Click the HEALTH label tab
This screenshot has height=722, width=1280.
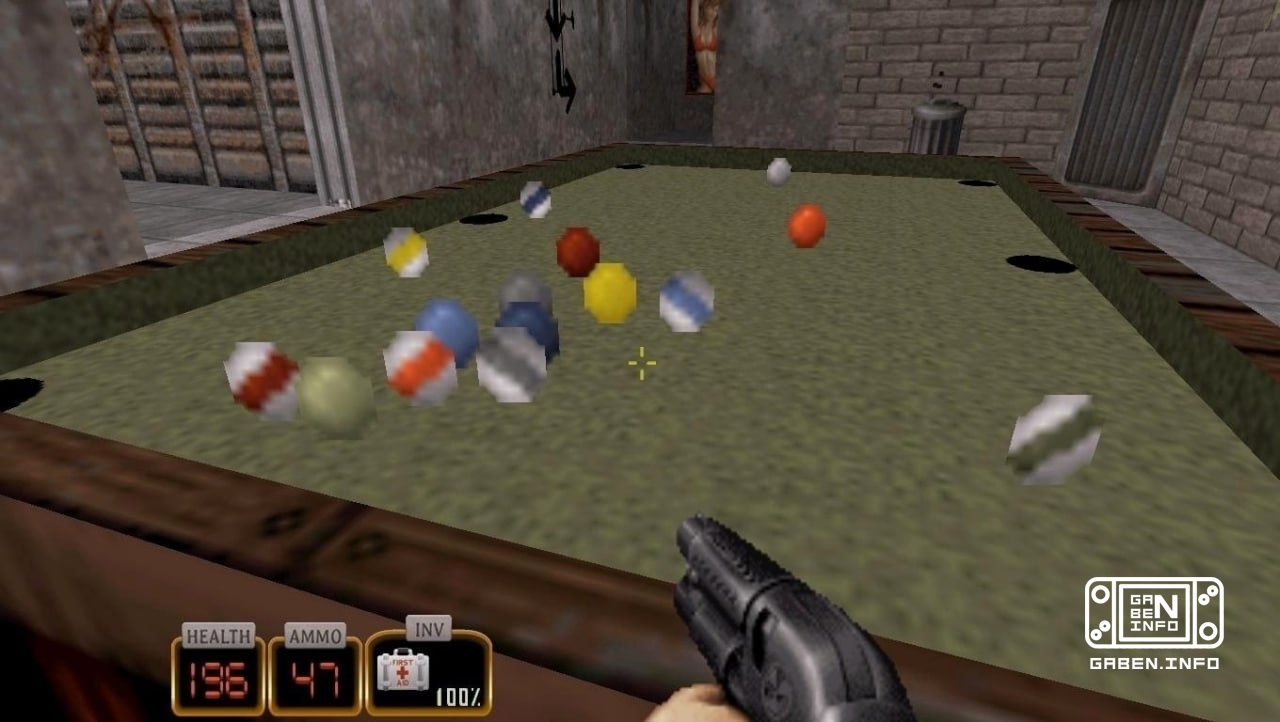pyautogui.click(x=218, y=633)
